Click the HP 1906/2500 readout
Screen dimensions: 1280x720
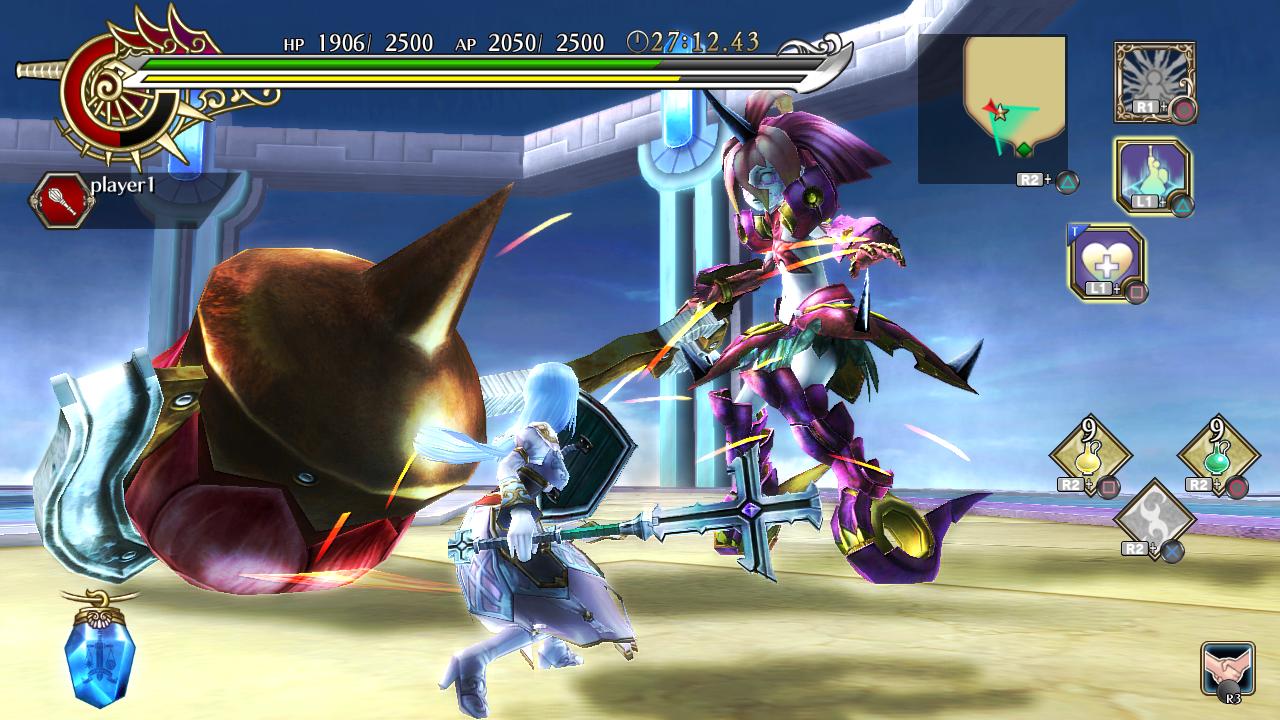click(x=360, y=44)
